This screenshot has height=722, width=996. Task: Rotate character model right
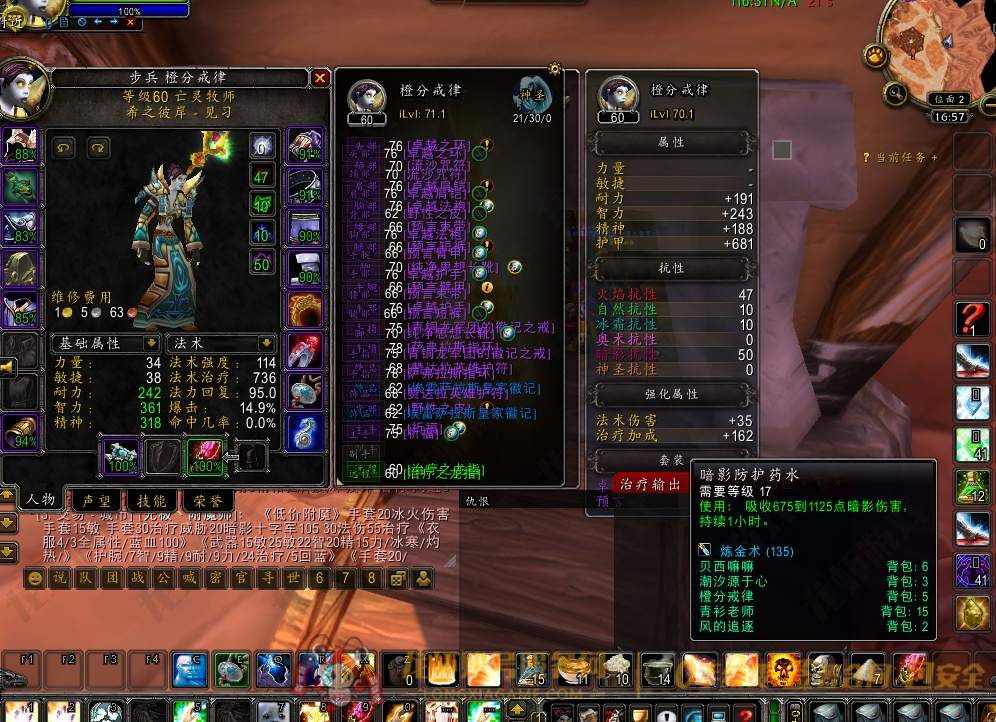point(98,148)
